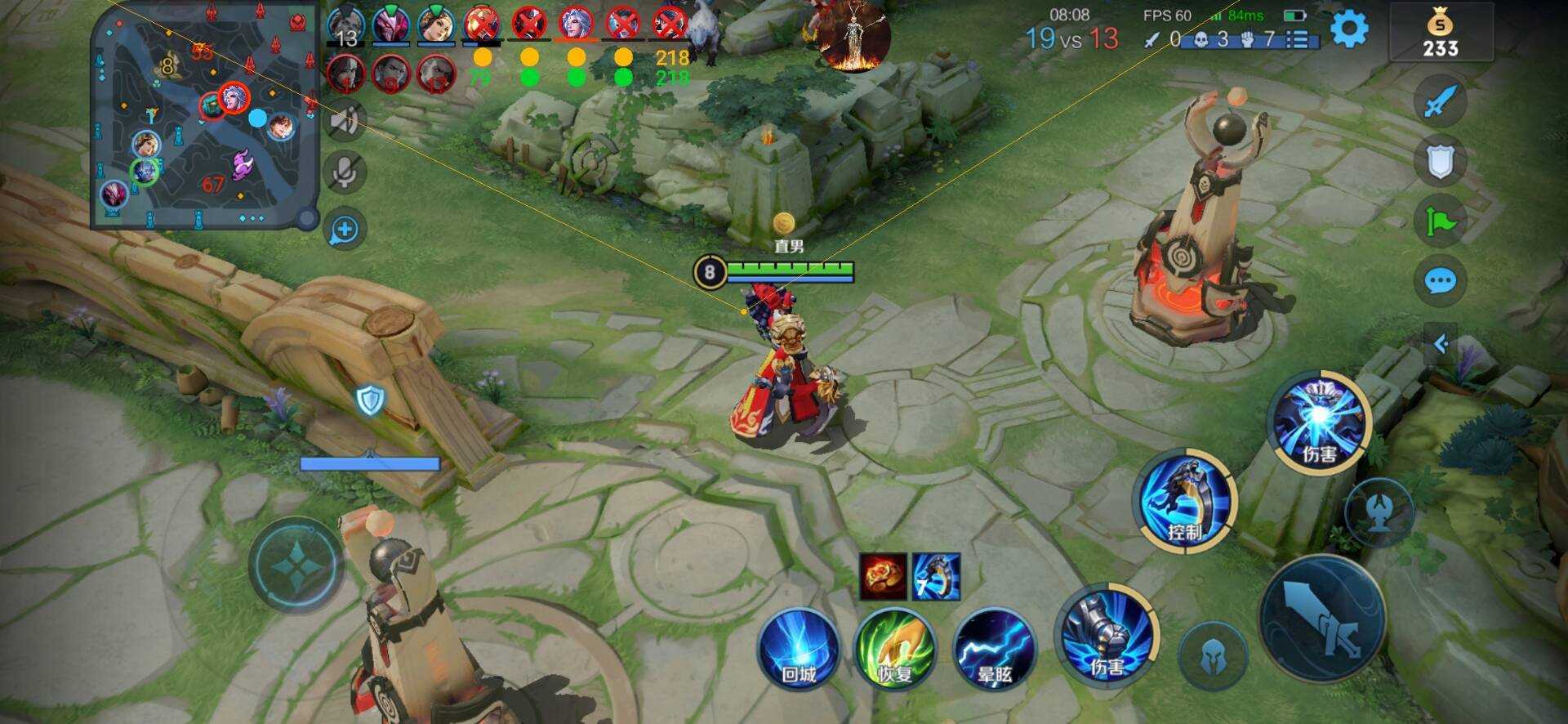Viewport: 1568px width, 724px height.
Task: Open the scoreboard list icon
Action: 1298,39
